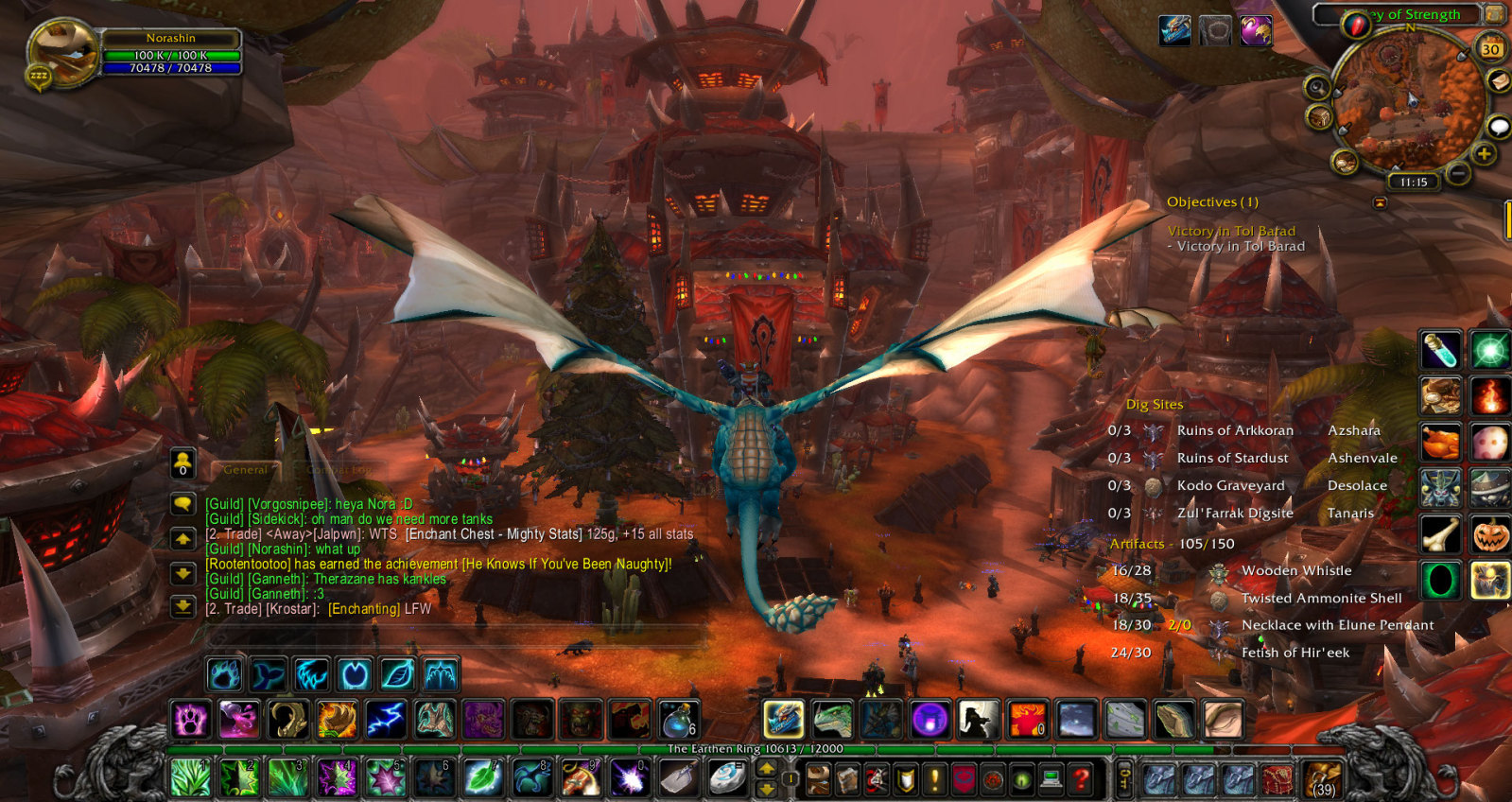The height and width of the screenshot is (802, 1512).
Task: Click the minimap
Action: [x=1409, y=102]
